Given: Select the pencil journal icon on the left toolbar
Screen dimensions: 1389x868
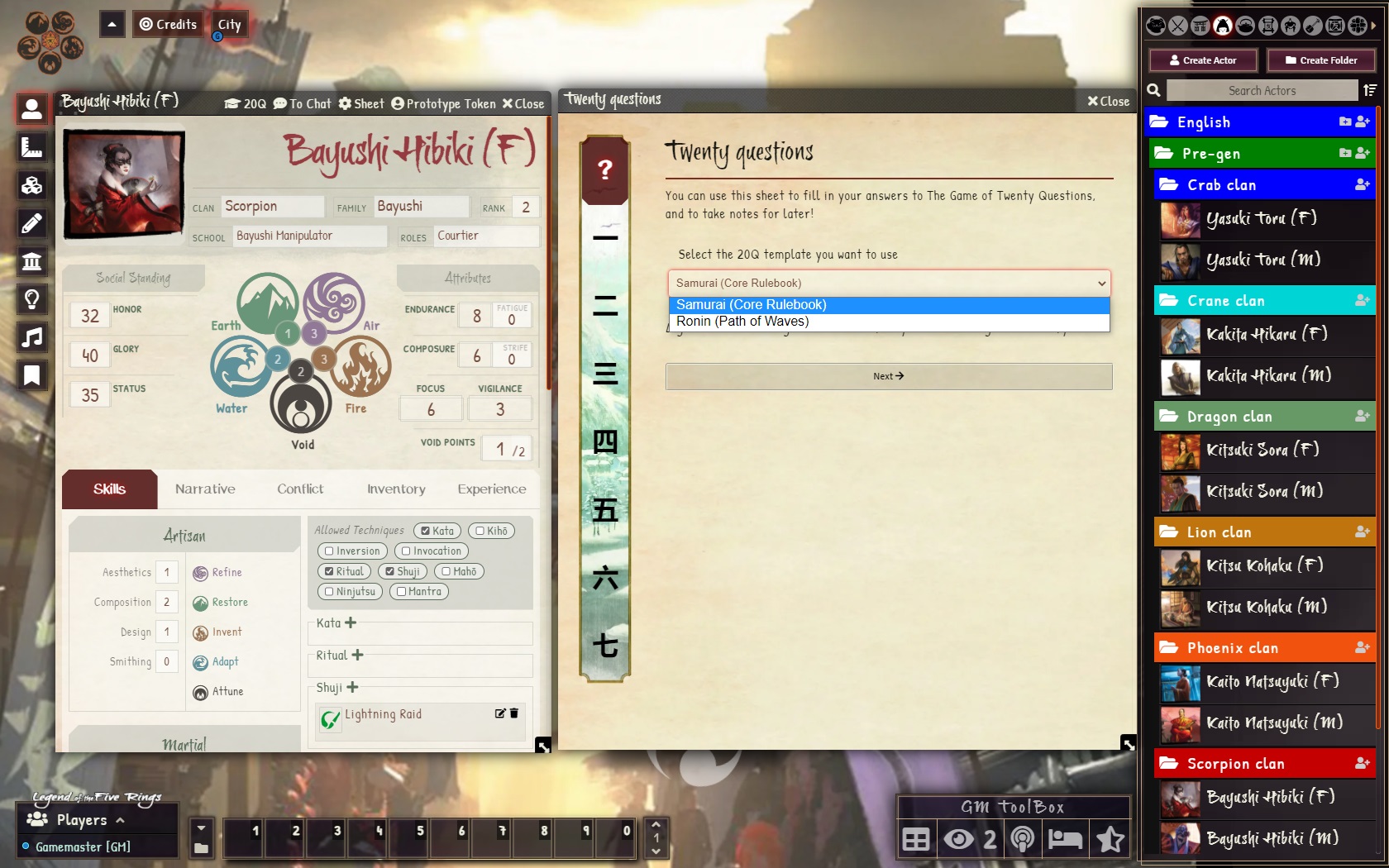Looking at the screenshot, I should click(31, 223).
